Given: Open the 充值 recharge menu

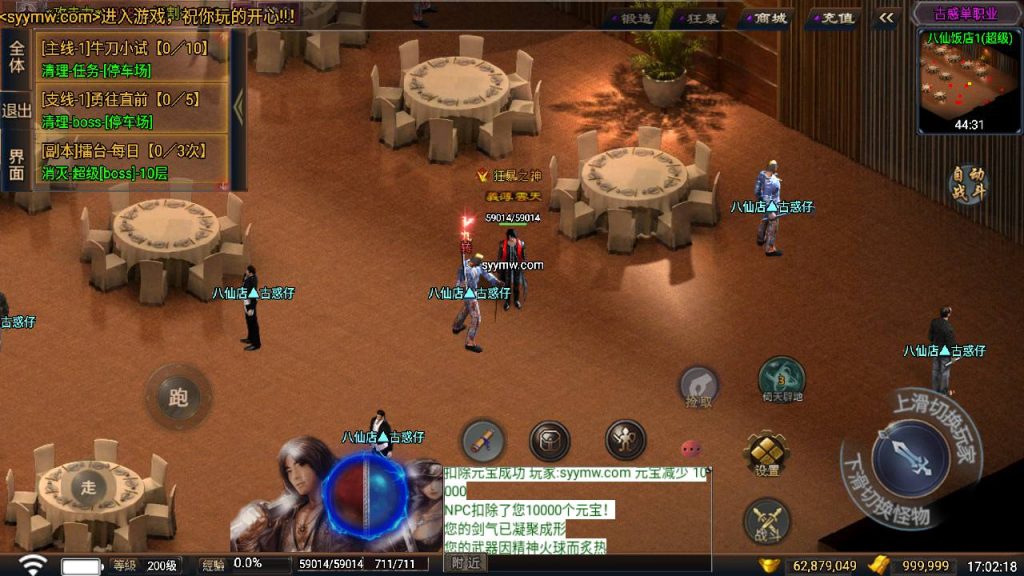Looking at the screenshot, I should pos(836,18).
